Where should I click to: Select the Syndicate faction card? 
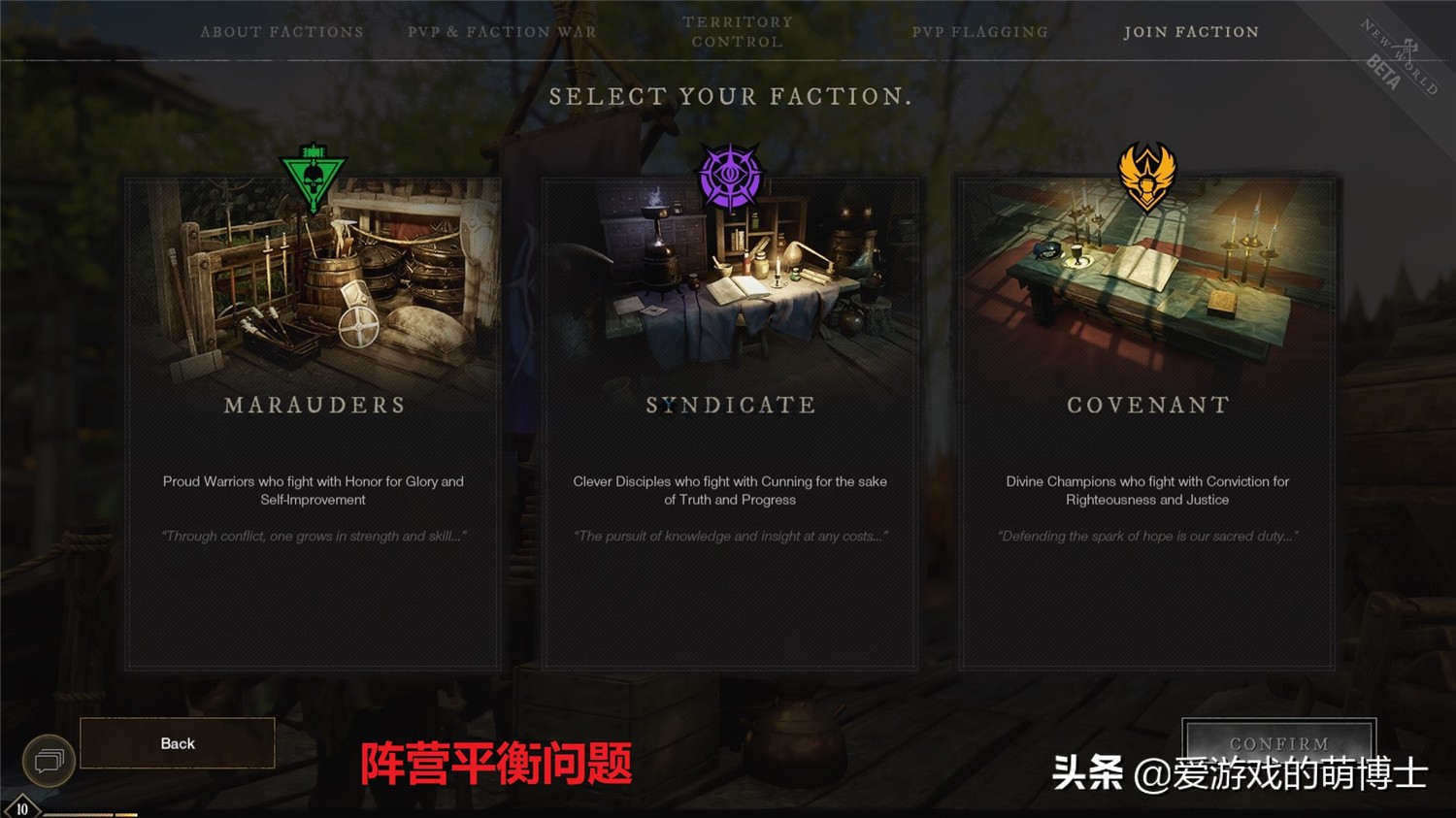730,422
